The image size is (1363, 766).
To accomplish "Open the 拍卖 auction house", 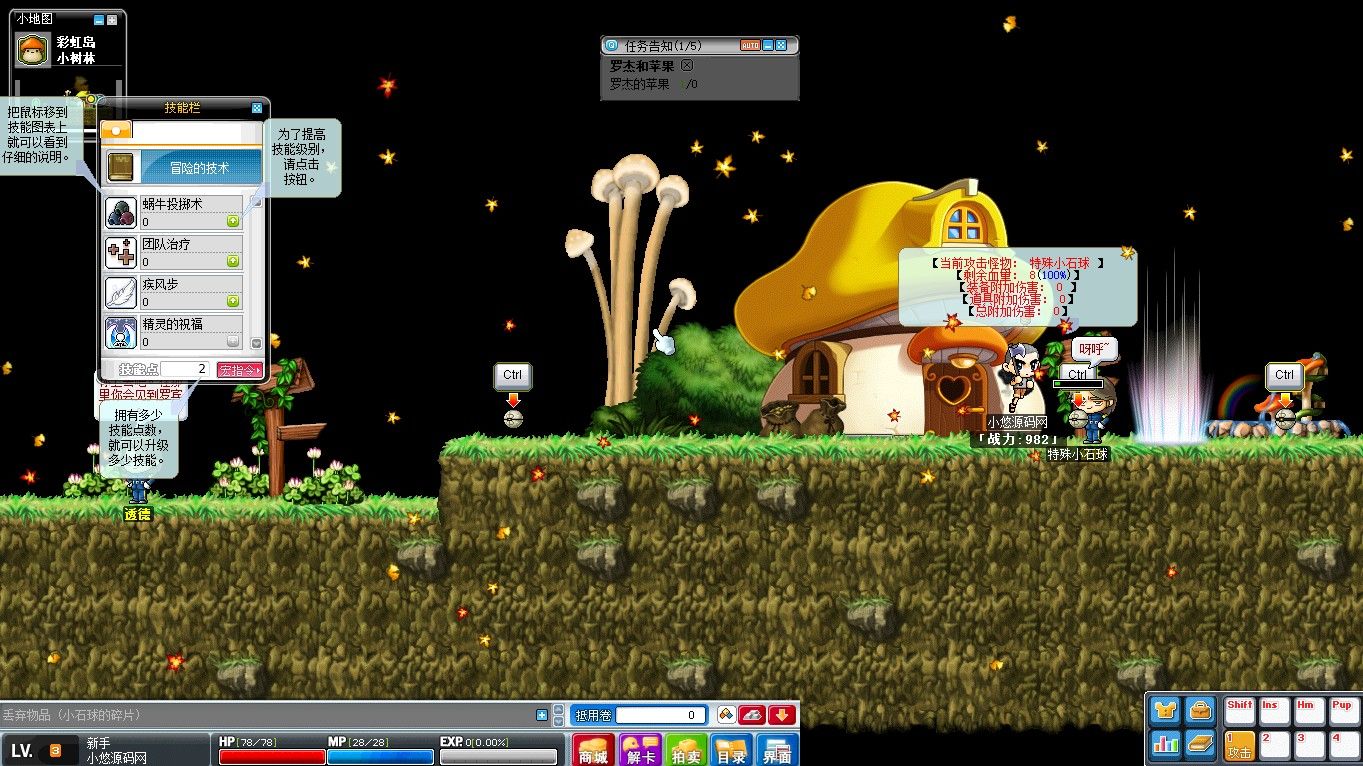I will coord(685,750).
